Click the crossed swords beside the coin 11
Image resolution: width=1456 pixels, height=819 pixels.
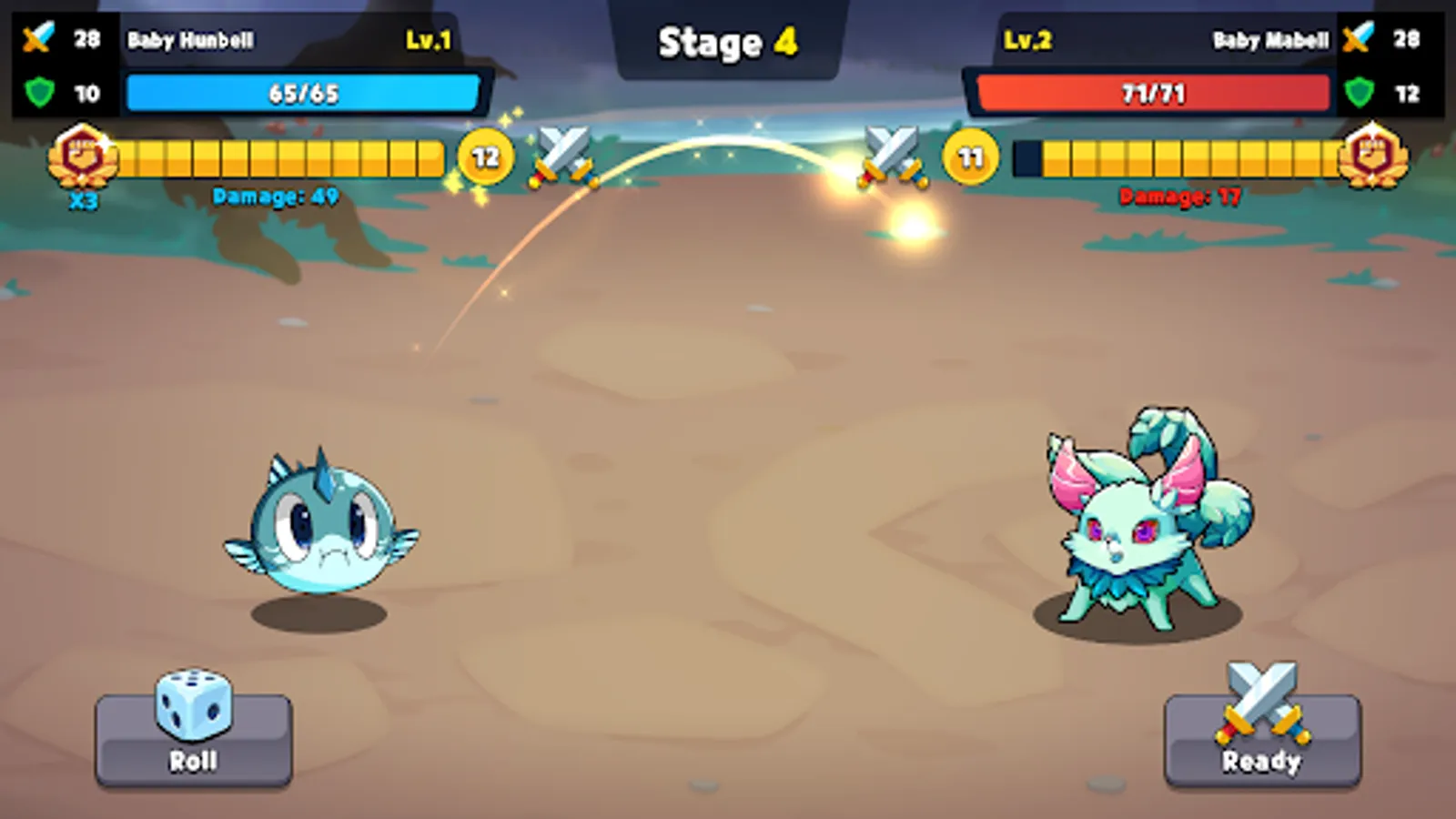click(889, 155)
